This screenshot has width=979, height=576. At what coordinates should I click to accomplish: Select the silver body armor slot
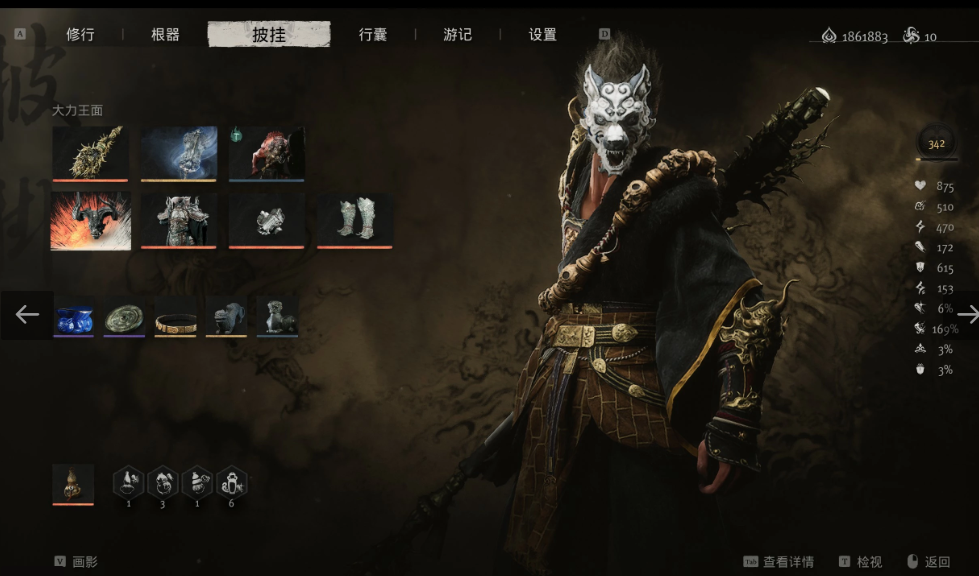tap(179, 220)
